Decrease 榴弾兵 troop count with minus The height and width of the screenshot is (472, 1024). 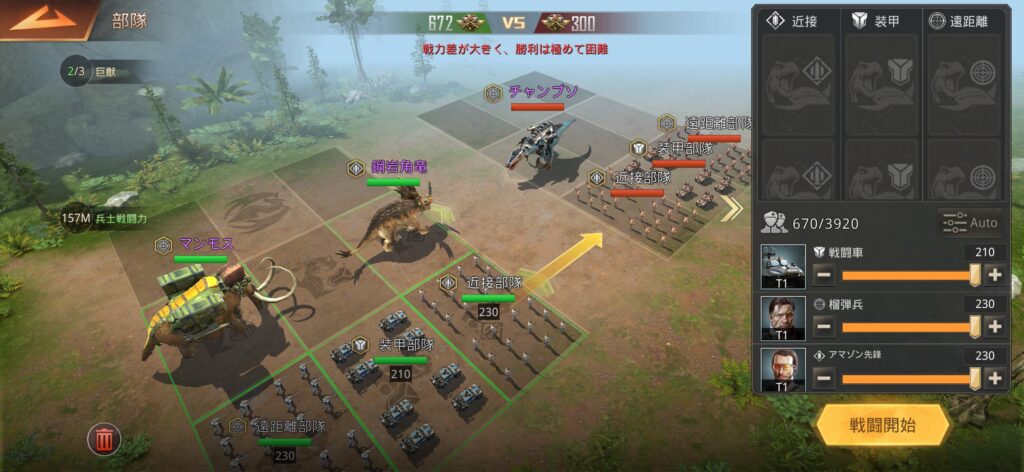point(824,326)
